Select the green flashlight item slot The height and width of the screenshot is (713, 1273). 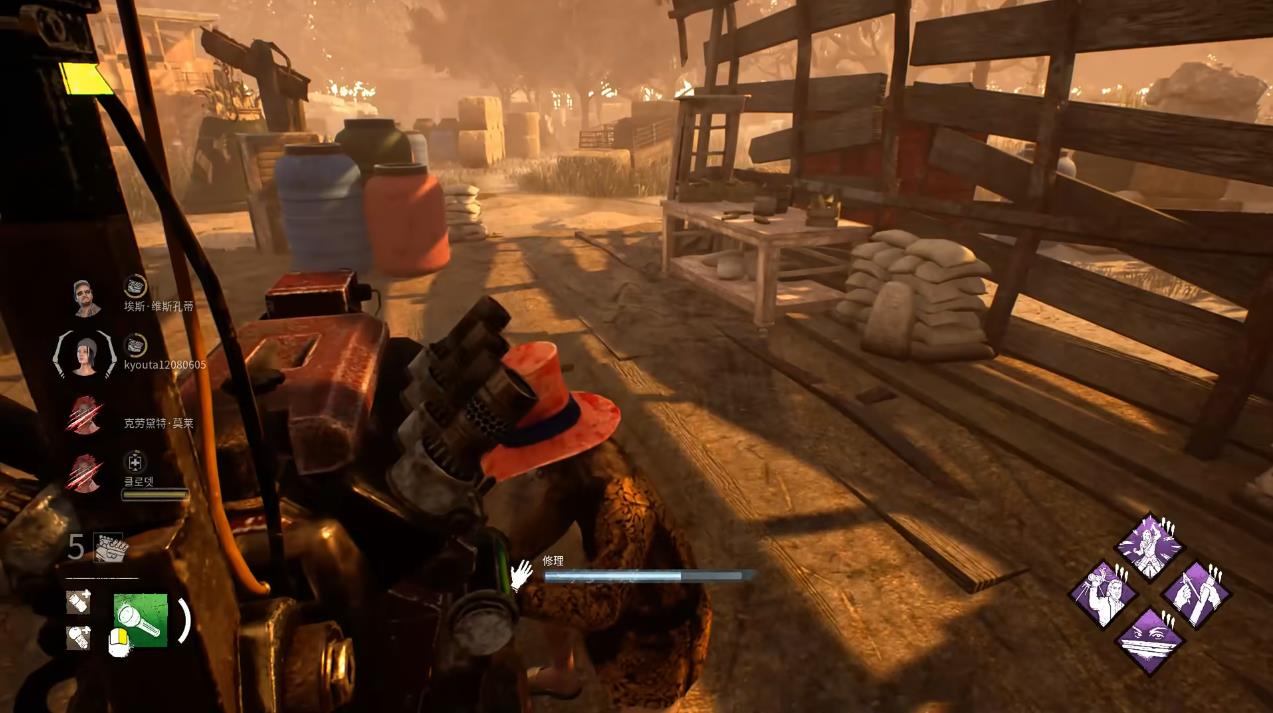(x=140, y=620)
